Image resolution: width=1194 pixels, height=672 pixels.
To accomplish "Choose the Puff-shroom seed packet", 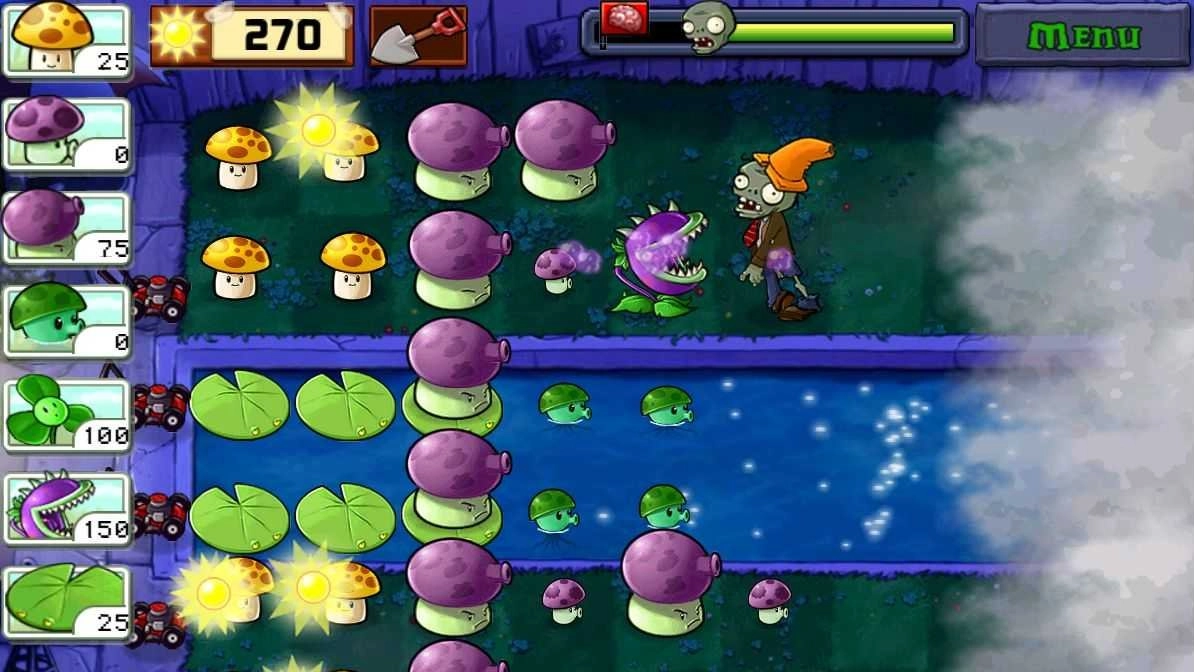I will [68, 133].
